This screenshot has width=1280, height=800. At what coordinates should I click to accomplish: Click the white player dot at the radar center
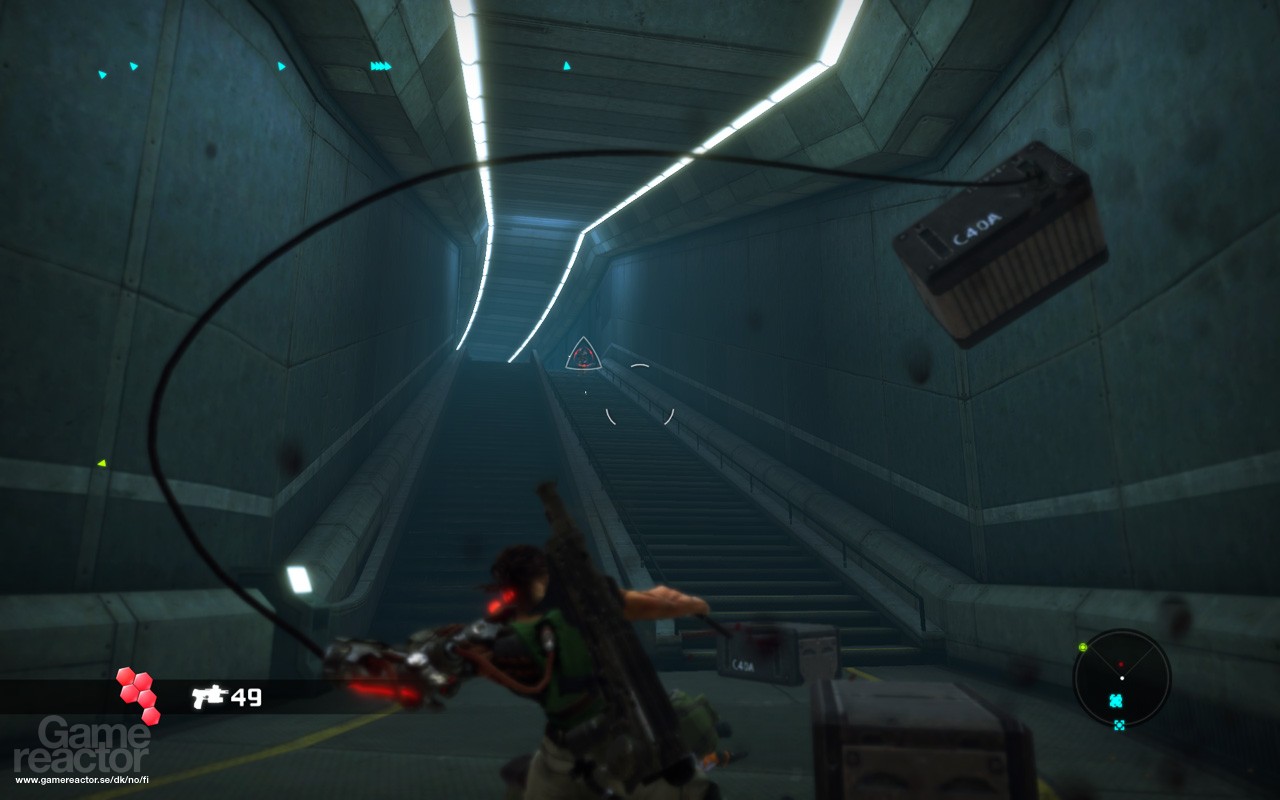click(1122, 678)
